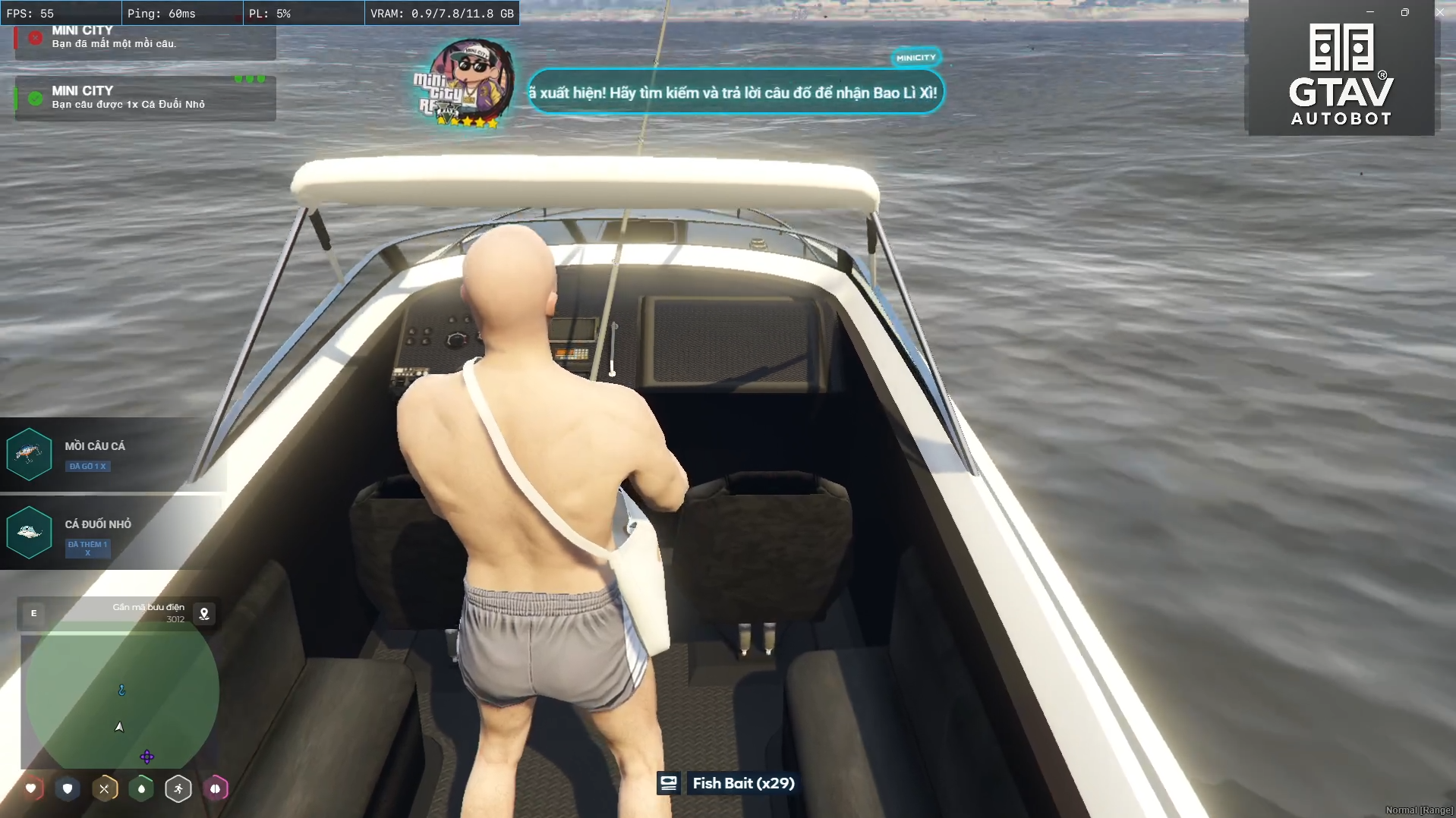Viewport: 1456px width, 818px height.
Task: Click the Bao Lì Xì announcement banner
Action: (x=735, y=93)
